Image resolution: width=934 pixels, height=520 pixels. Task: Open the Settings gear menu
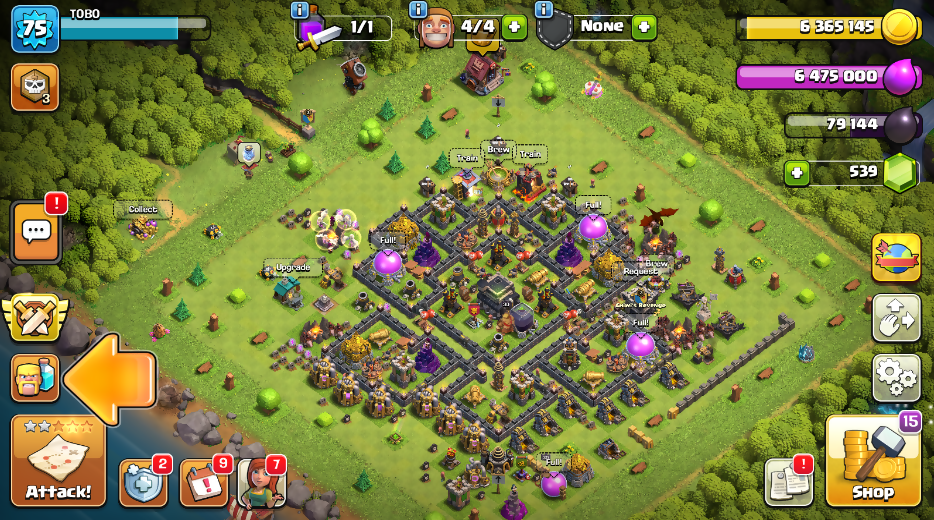pos(896,377)
